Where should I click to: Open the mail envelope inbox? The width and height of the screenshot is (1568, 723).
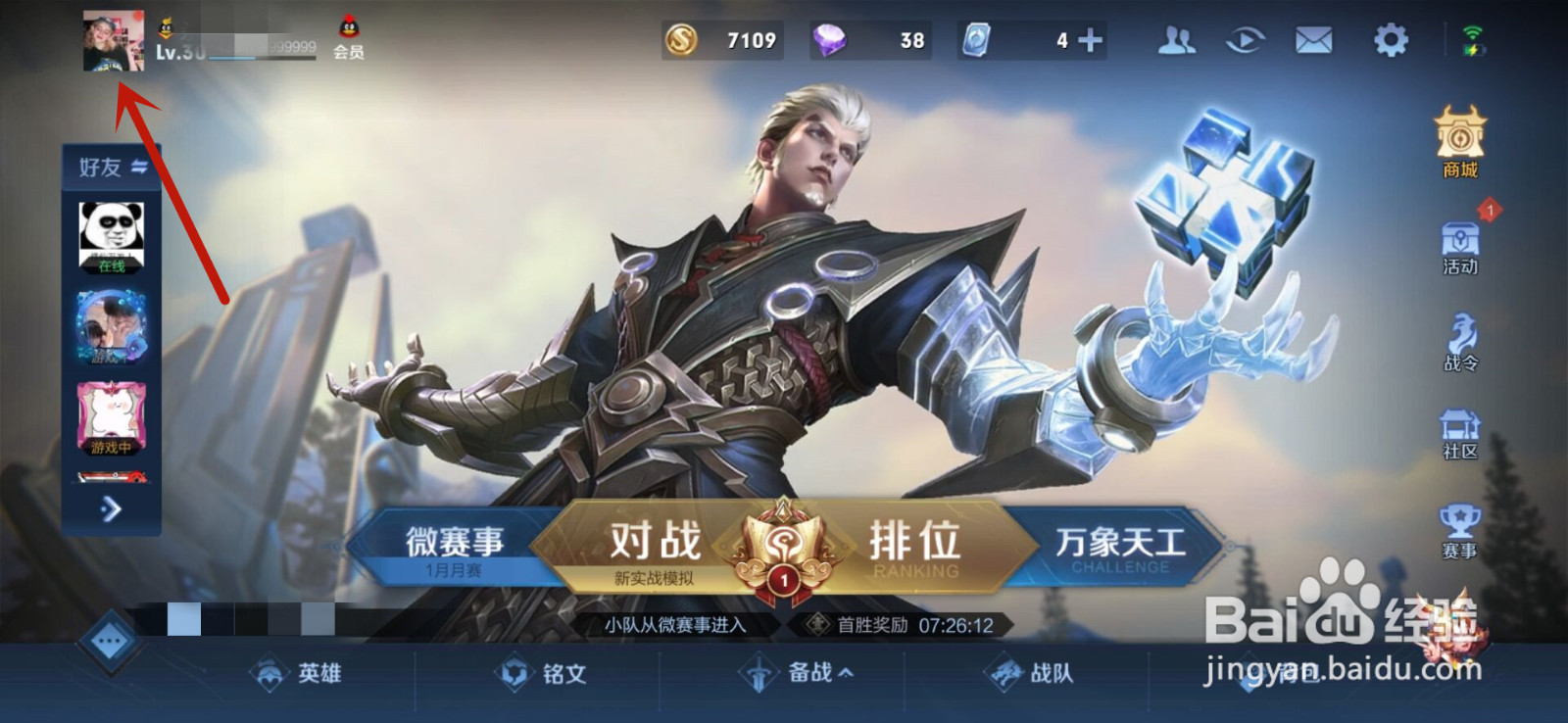pyautogui.click(x=1313, y=41)
